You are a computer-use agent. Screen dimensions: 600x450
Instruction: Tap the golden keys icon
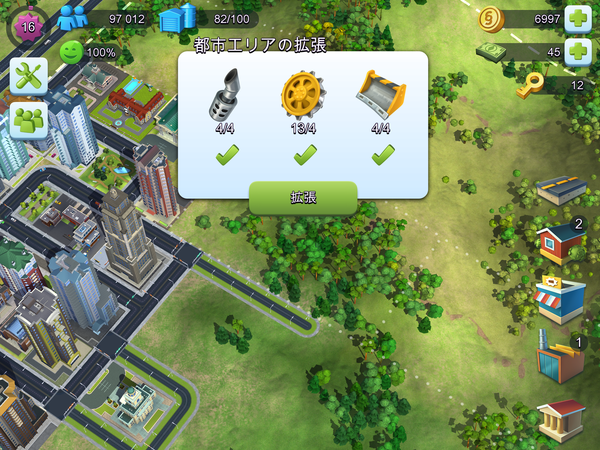[530, 86]
